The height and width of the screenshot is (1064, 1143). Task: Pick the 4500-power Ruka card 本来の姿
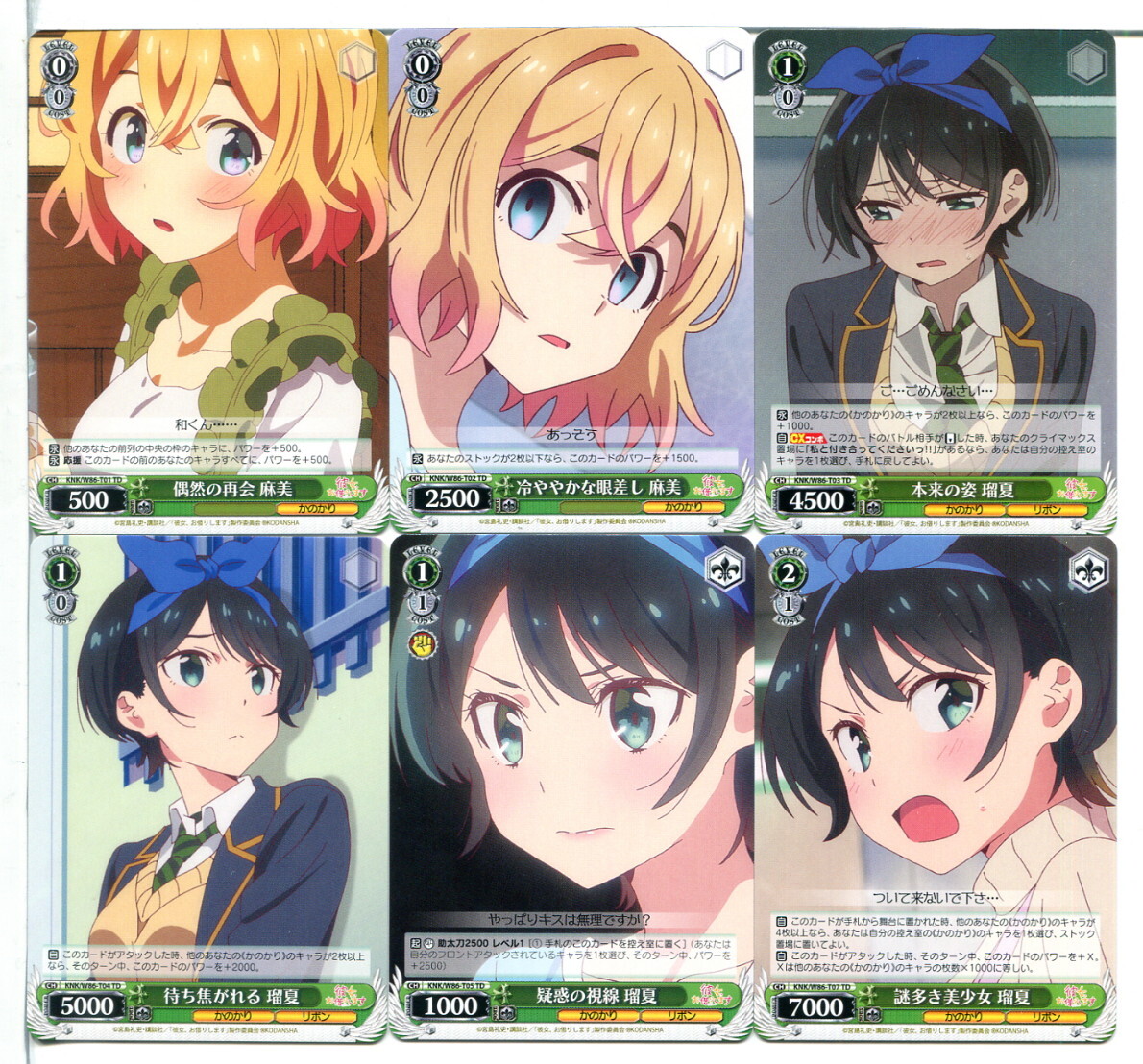coord(935,280)
